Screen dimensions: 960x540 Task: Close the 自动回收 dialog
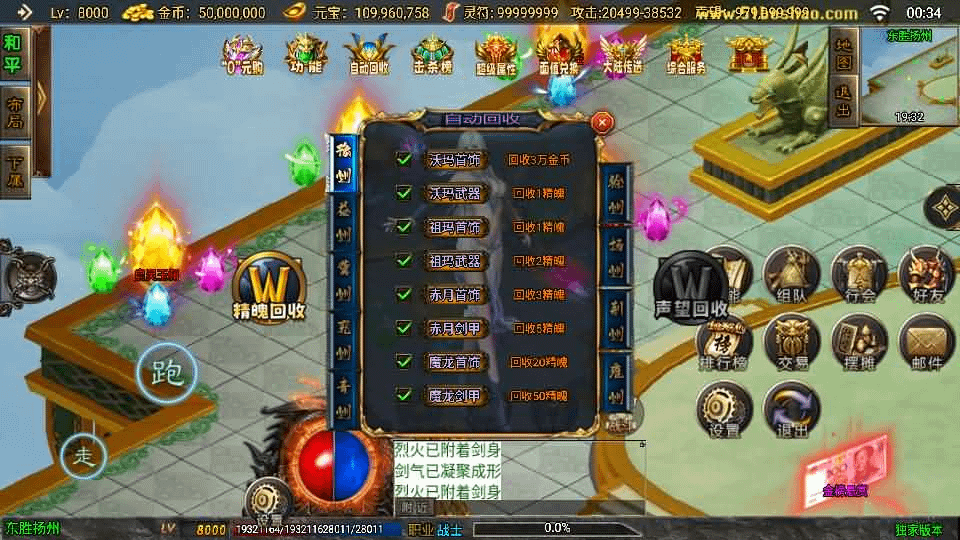coord(602,122)
